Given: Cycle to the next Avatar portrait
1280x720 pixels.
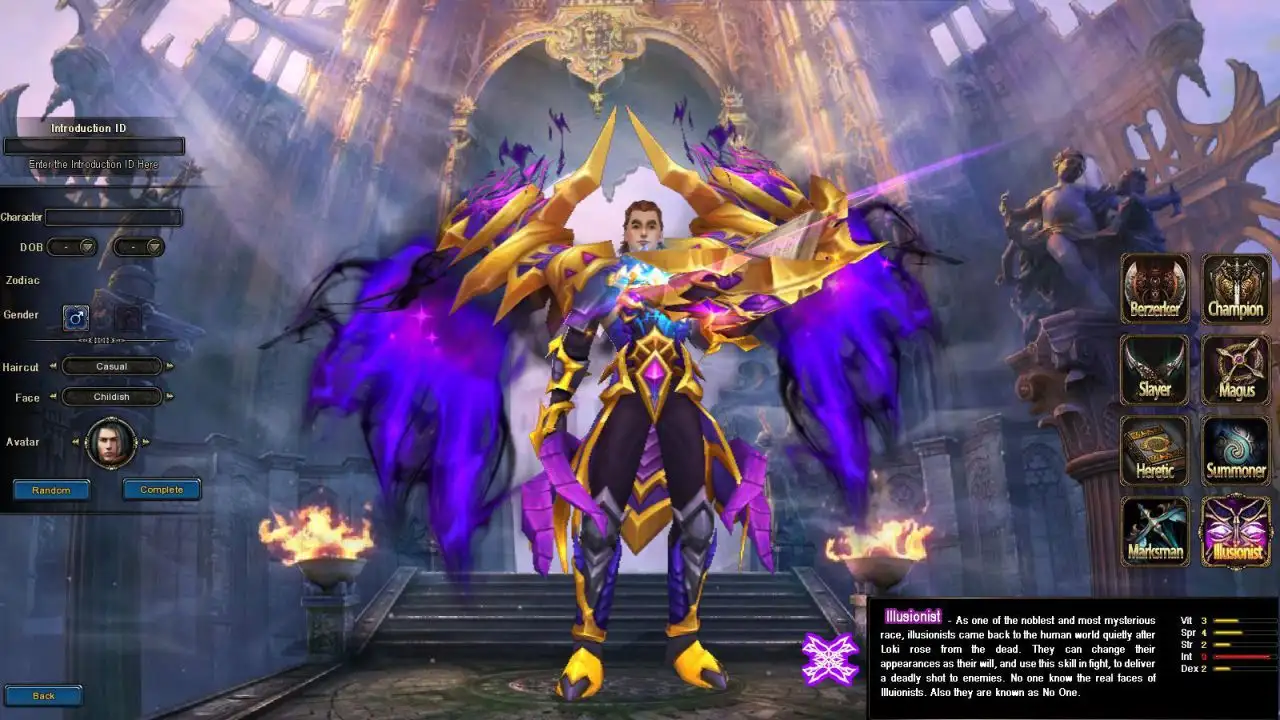Looking at the screenshot, I should (146, 442).
